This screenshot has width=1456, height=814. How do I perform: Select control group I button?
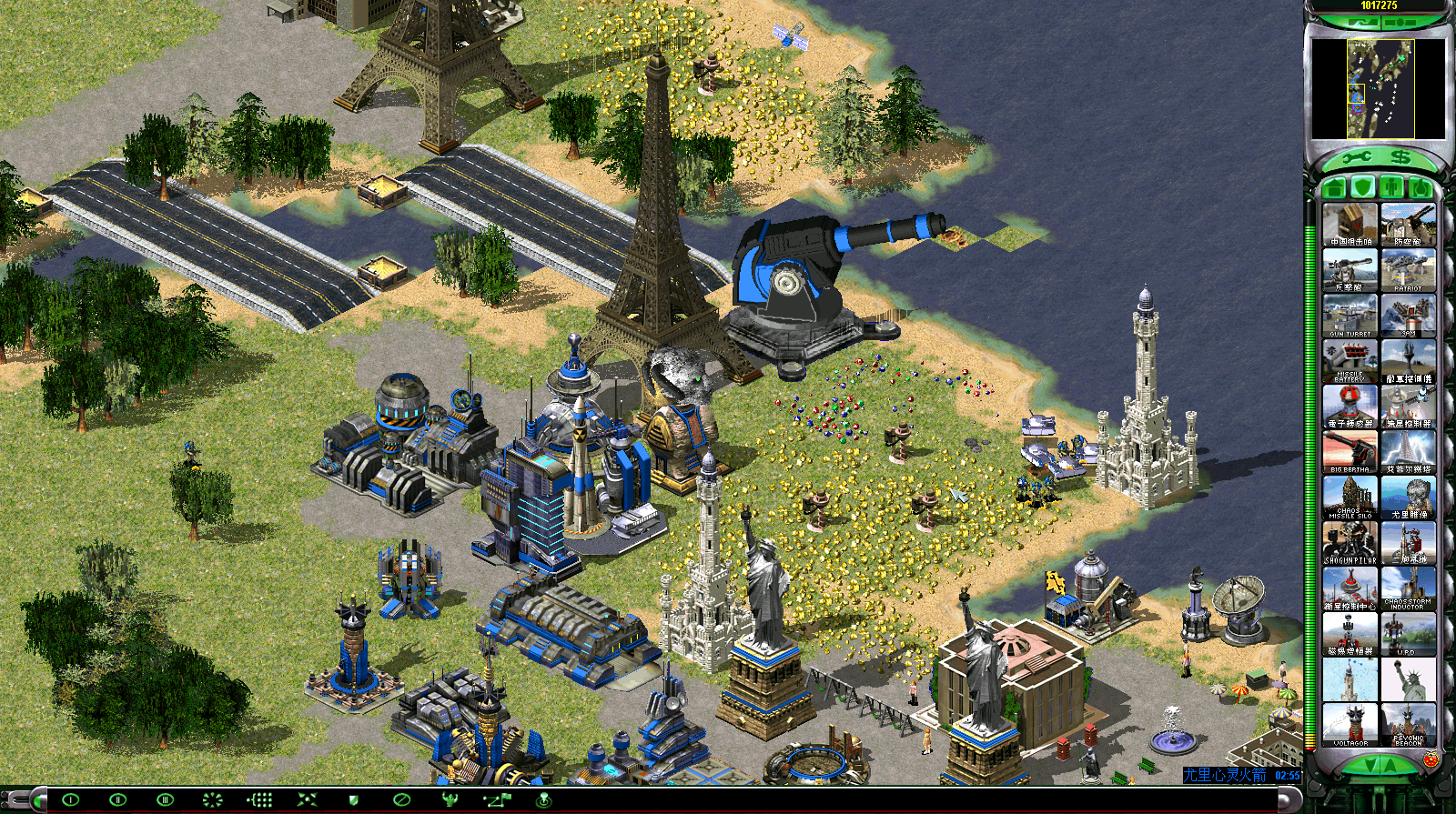(x=70, y=800)
